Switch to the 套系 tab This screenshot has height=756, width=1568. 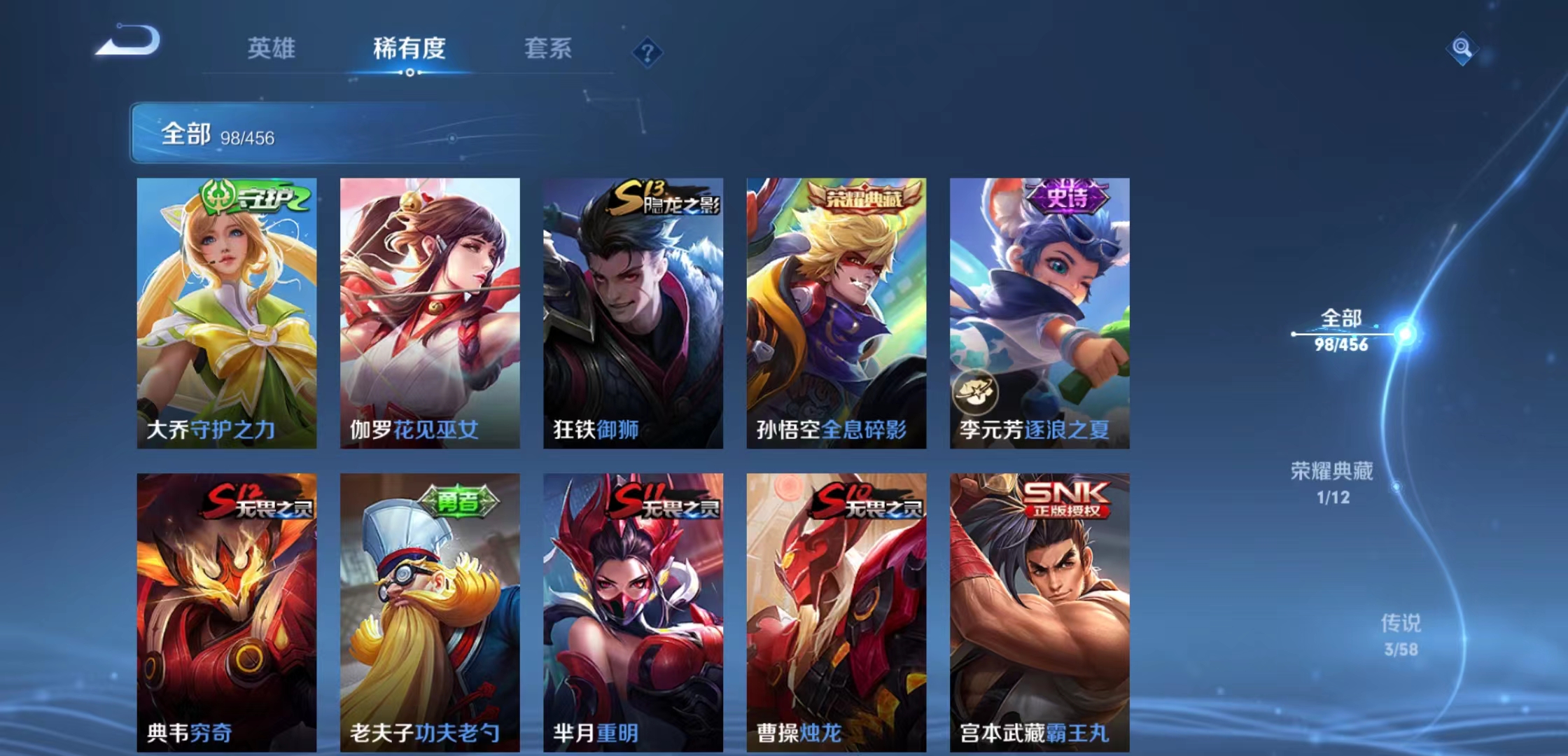(548, 48)
